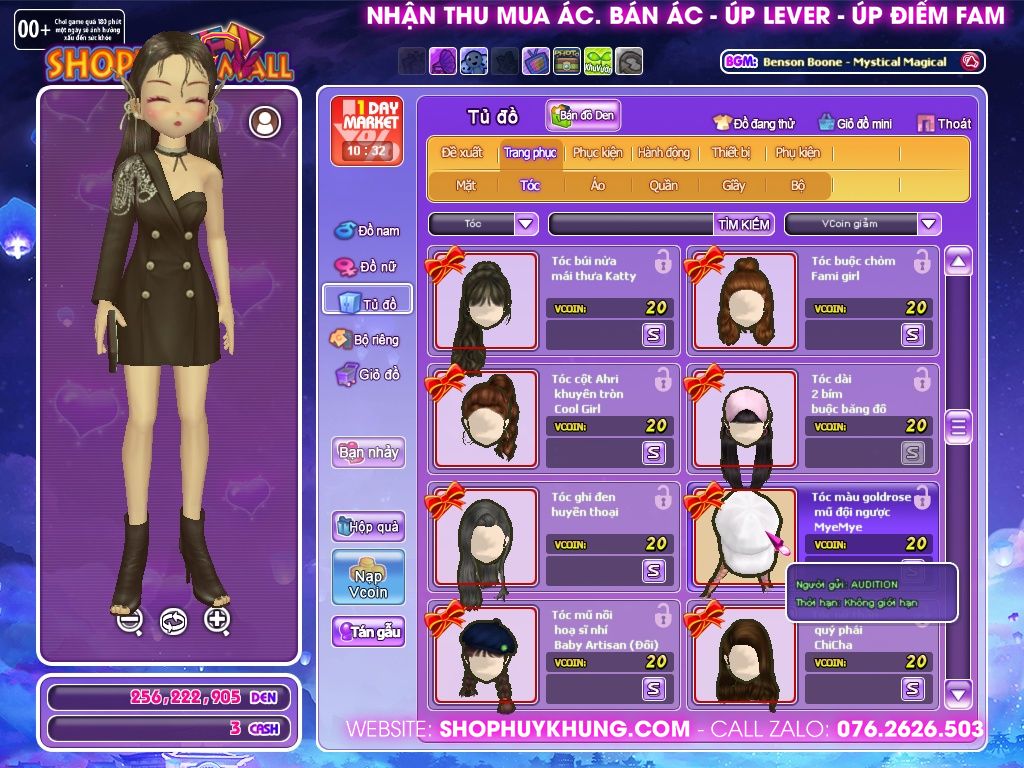Select the Giày subcategory
Image resolution: width=1024 pixels, height=768 pixels.
point(734,185)
